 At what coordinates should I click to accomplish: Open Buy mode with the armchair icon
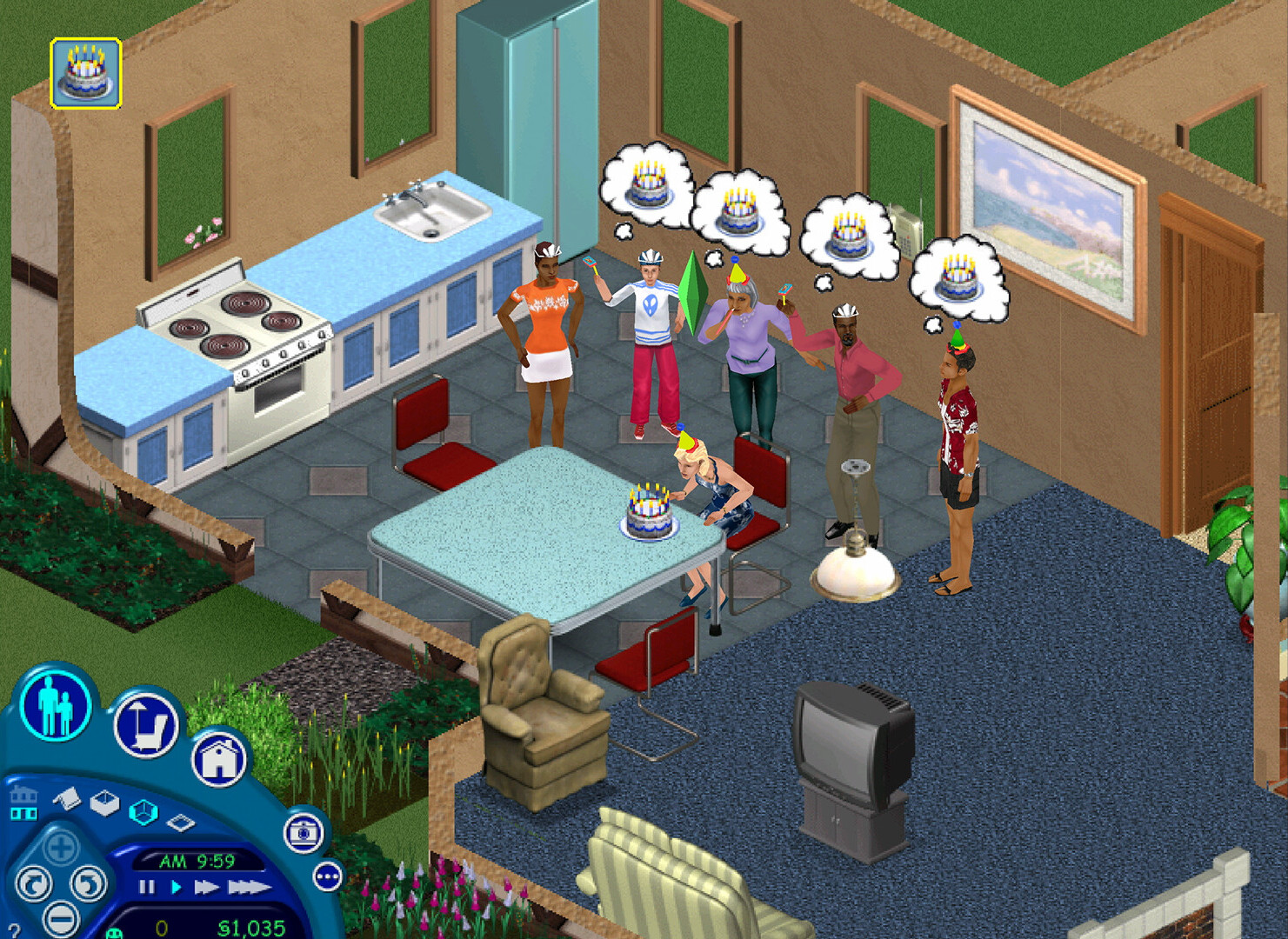tap(145, 724)
